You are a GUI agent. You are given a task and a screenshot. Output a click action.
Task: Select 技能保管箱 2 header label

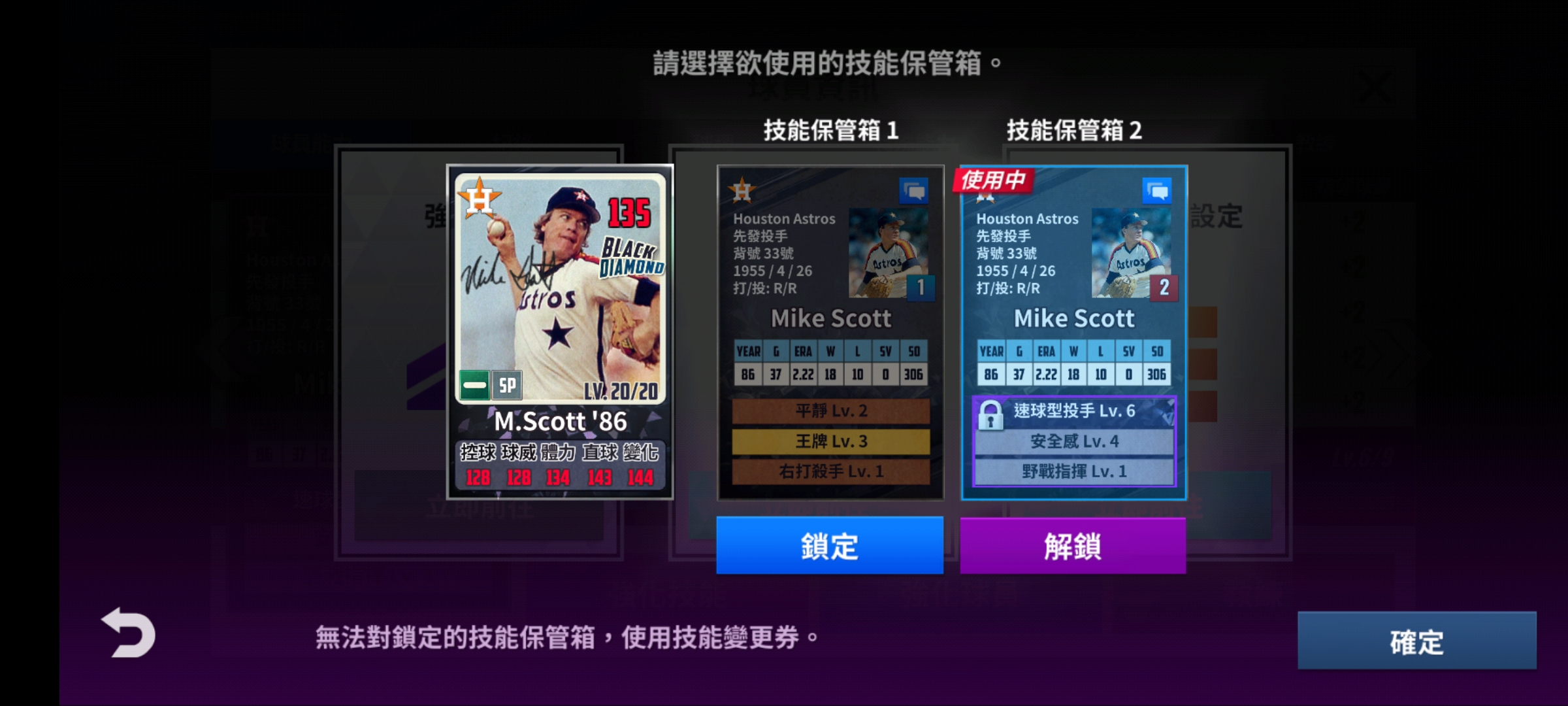coord(1075,130)
